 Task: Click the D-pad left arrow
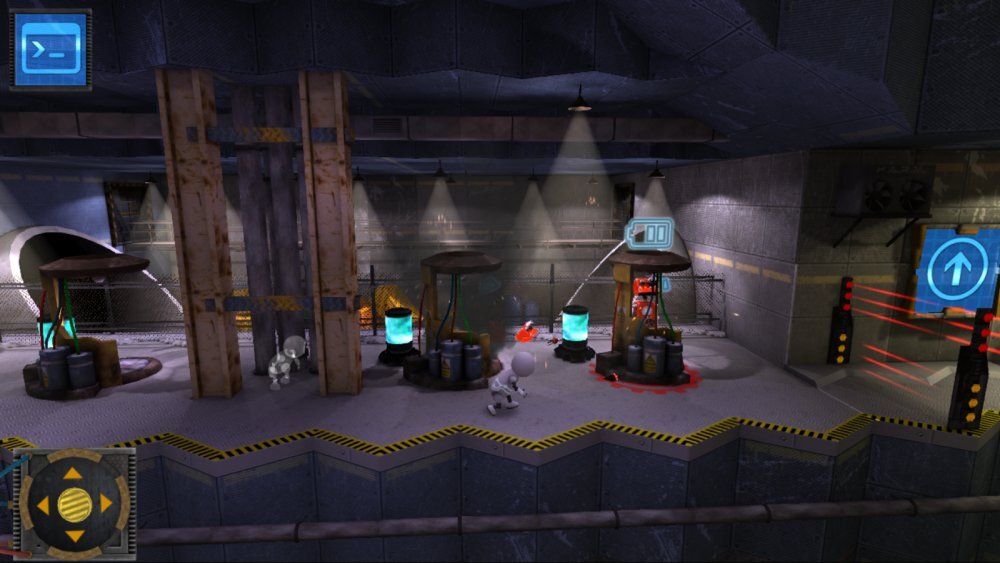coord(42,504)
